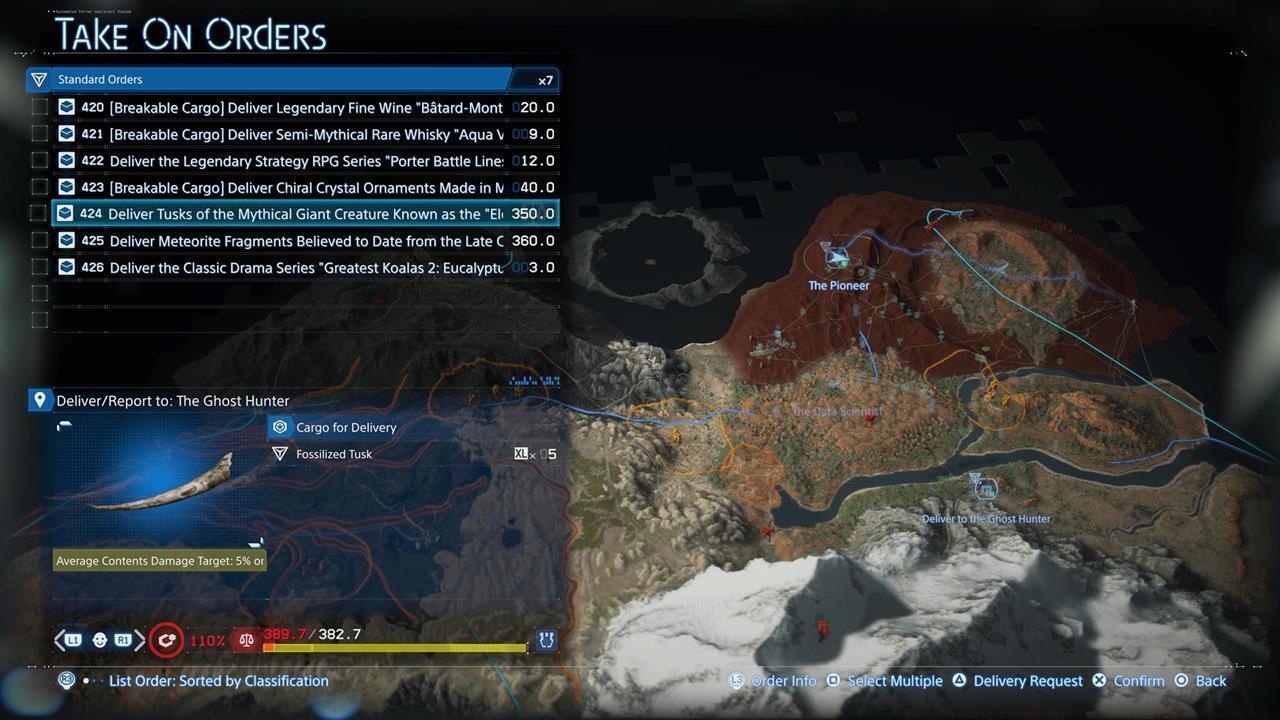Viewport: 1280px width, 720px height.
Task: Select the carabiner icon at the bar's right end
Action: click(x=546, y=639)
